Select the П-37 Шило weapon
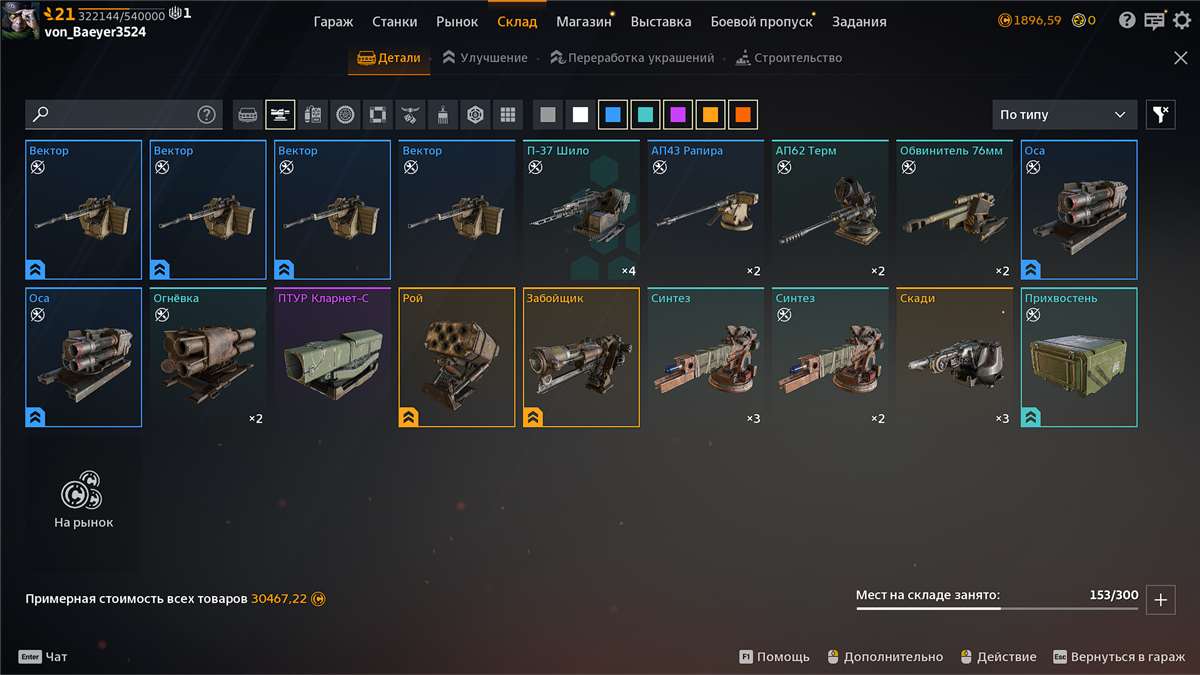This screenshot has width=1200, height=675. 582,210
